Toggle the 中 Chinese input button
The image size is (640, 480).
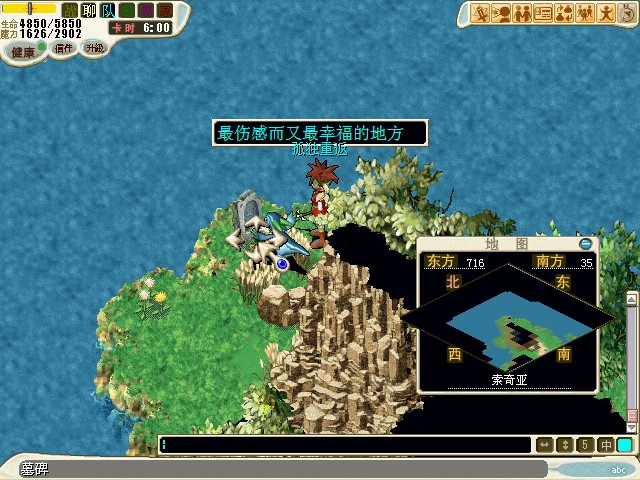click(x=606, y=445)
